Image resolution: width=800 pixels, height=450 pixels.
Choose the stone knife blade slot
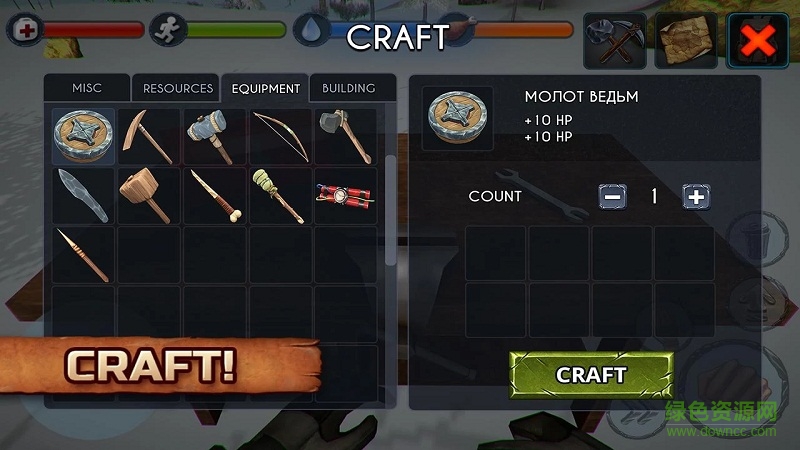click(x=83, y=195)
